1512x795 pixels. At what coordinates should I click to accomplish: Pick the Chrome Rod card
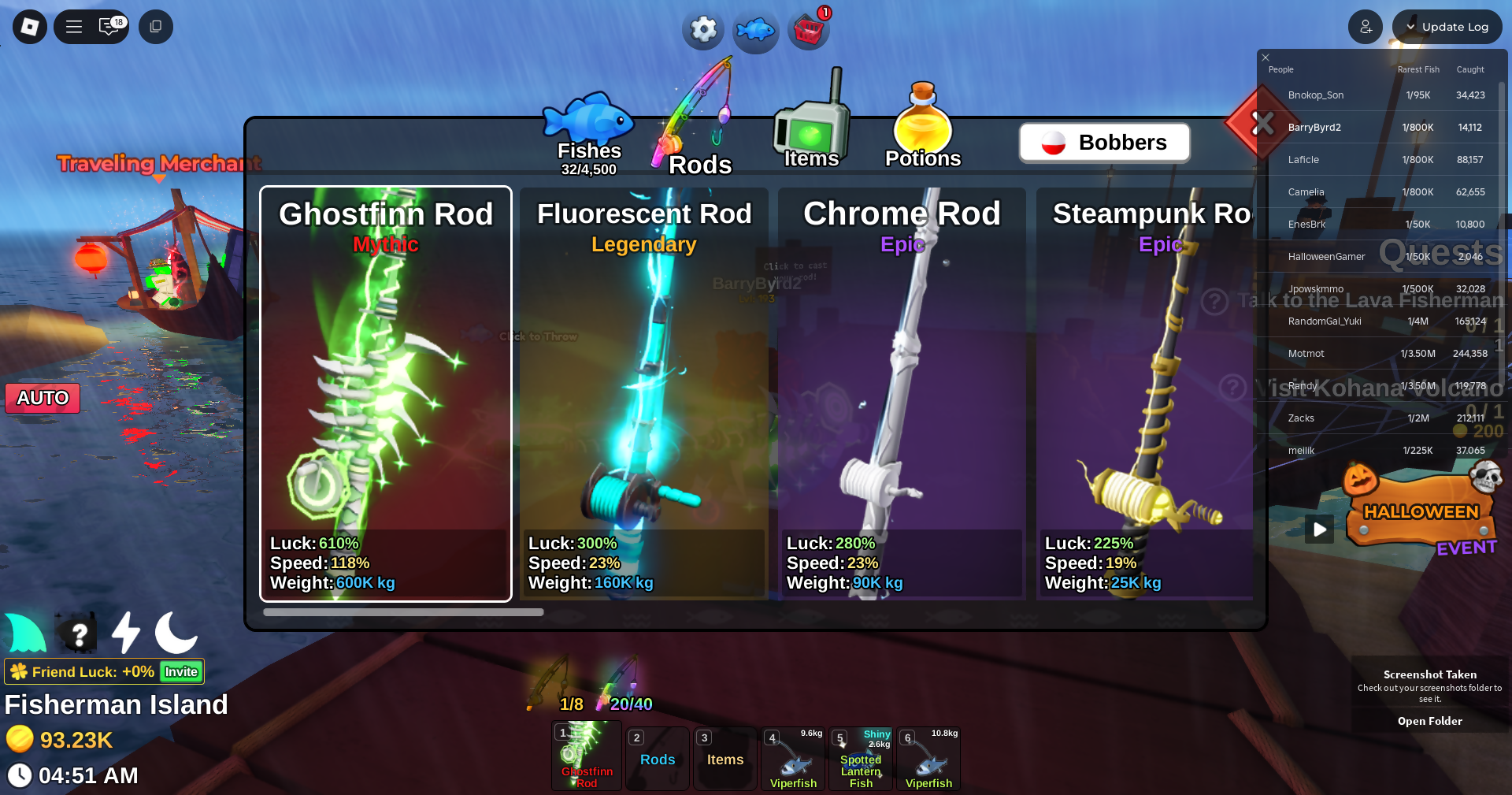coord(902,394)
